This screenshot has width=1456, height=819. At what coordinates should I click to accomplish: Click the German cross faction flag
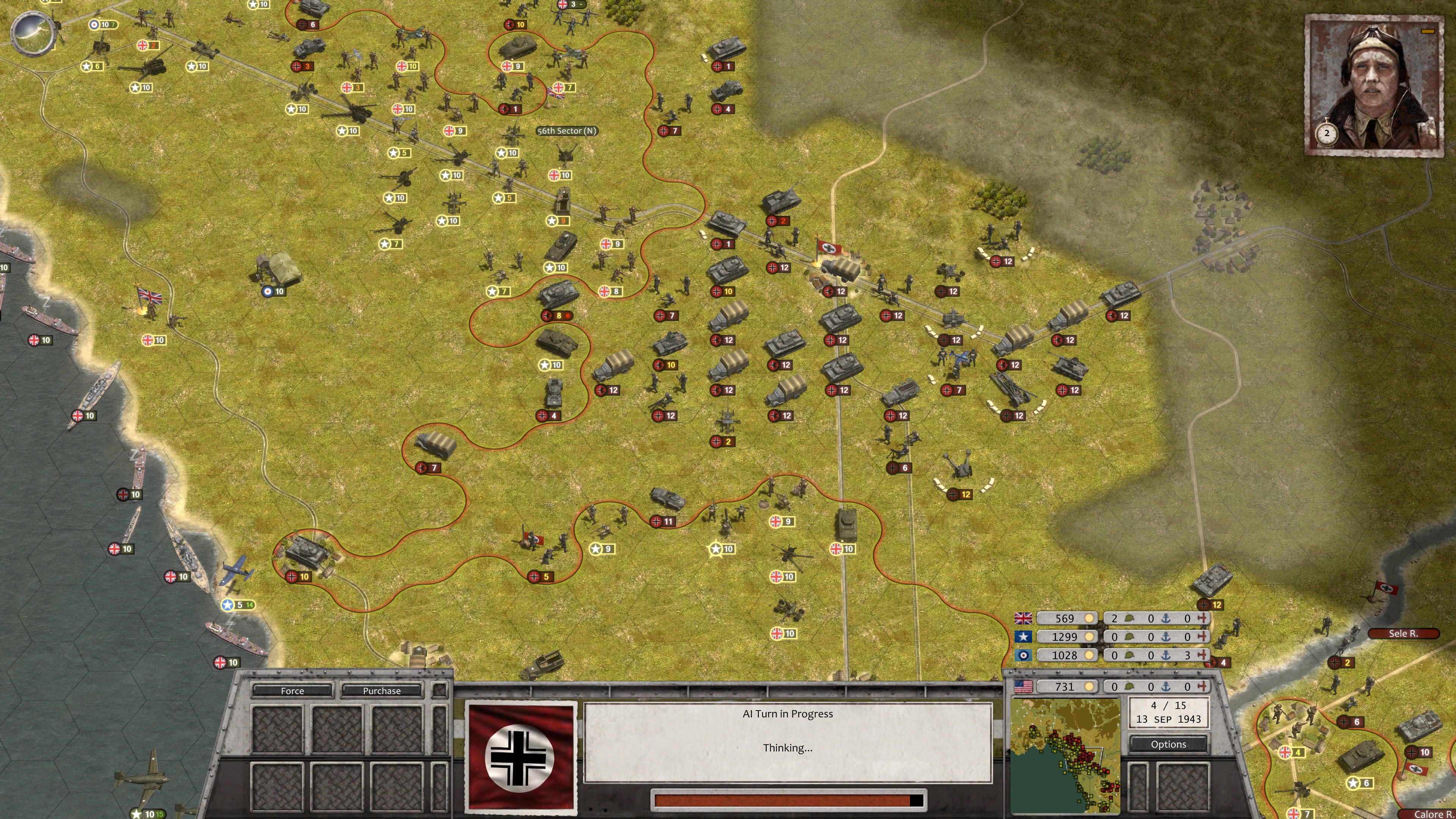point(520,756)
